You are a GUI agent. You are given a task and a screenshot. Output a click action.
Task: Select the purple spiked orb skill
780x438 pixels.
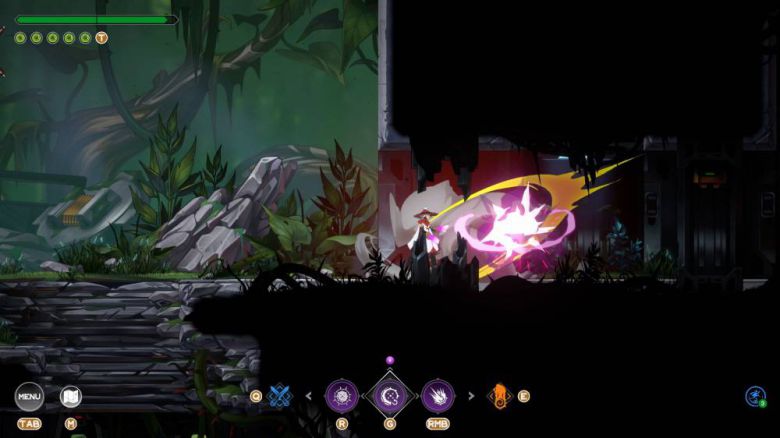coord(342,396)
